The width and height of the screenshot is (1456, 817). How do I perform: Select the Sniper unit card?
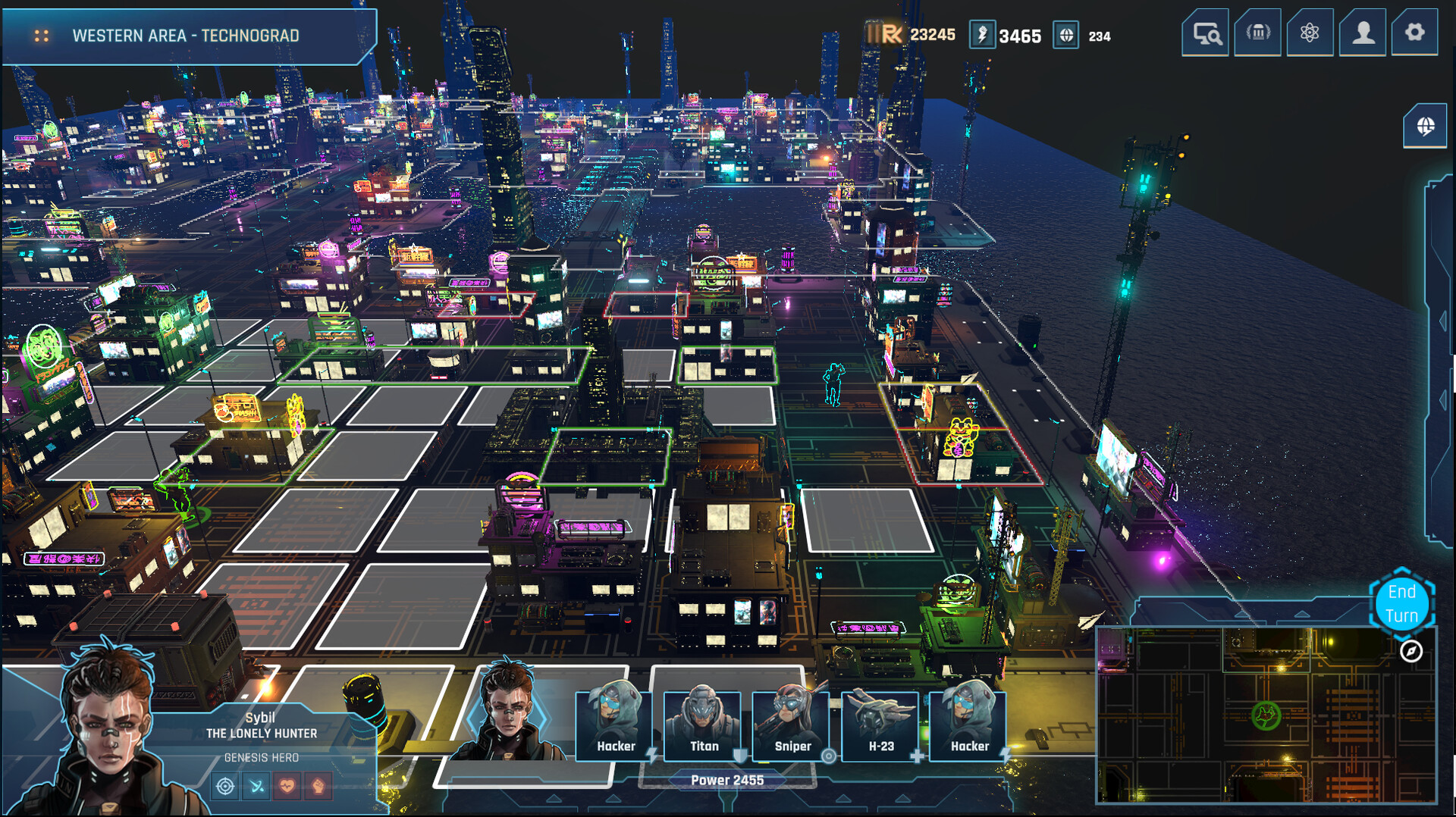[x=792, y=724]
